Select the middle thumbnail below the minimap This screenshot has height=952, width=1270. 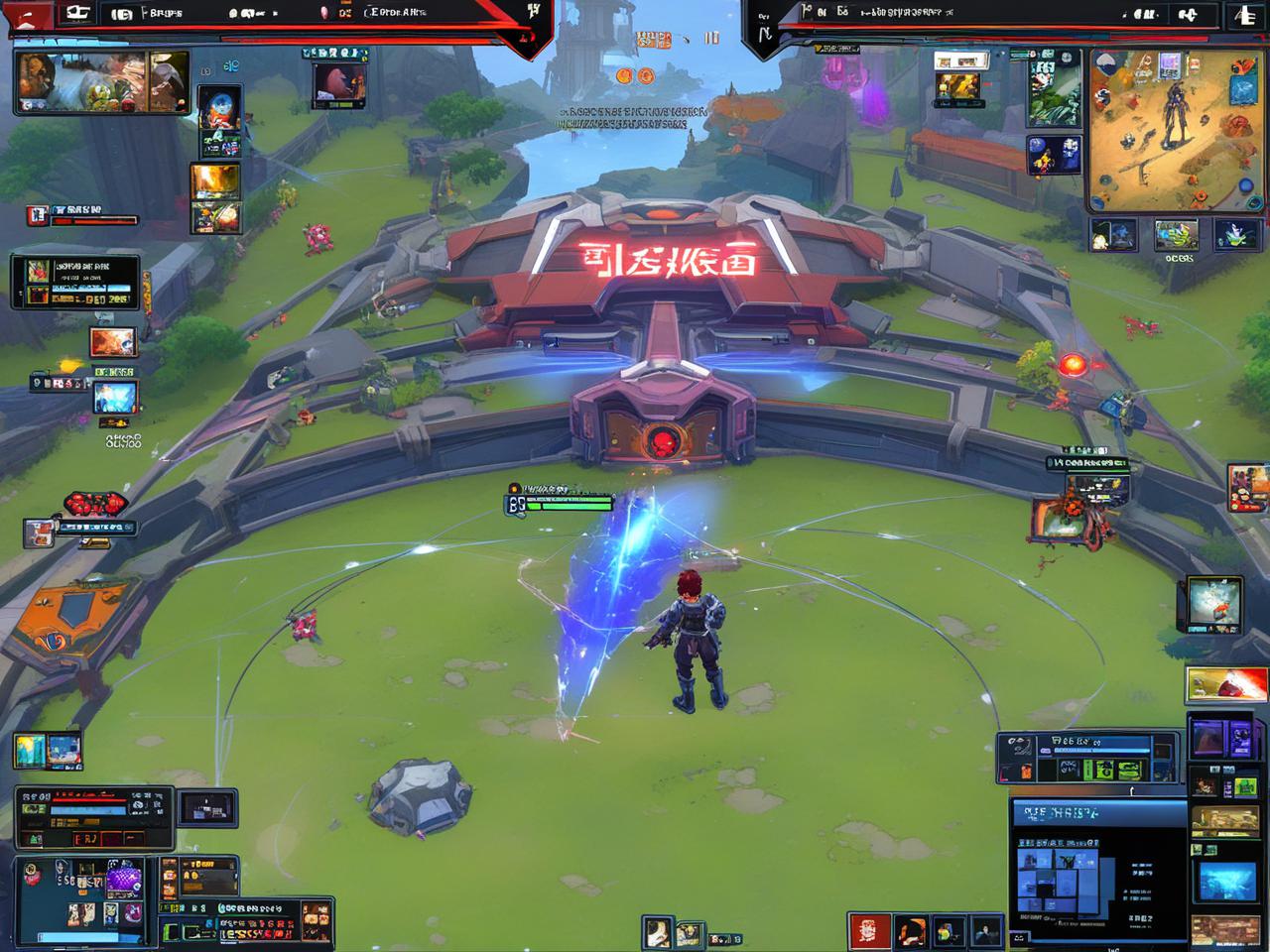point(1176,236)
